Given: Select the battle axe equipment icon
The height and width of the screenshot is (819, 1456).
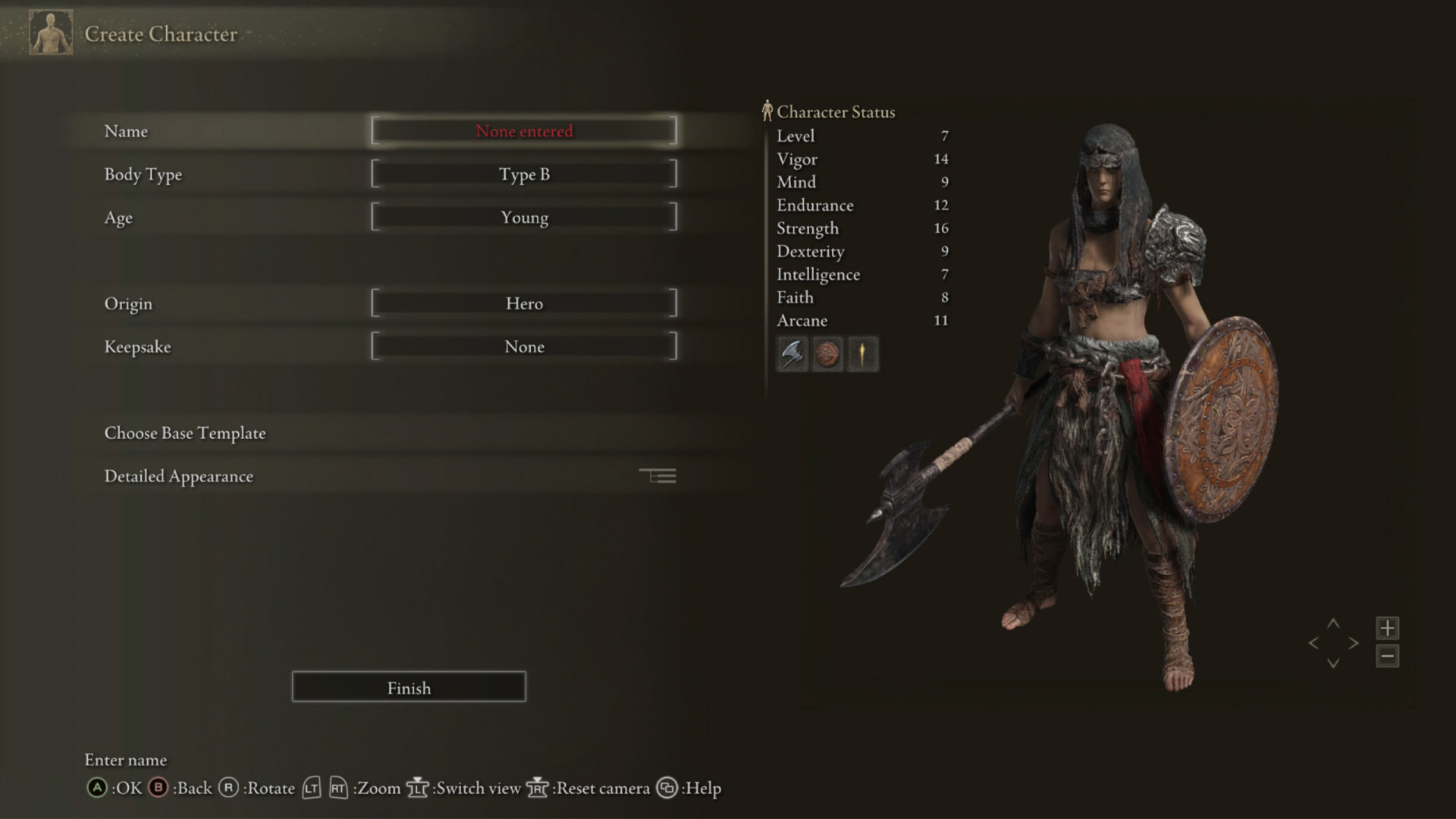Looking at the screenshot, I should click(x=791, y=354).
